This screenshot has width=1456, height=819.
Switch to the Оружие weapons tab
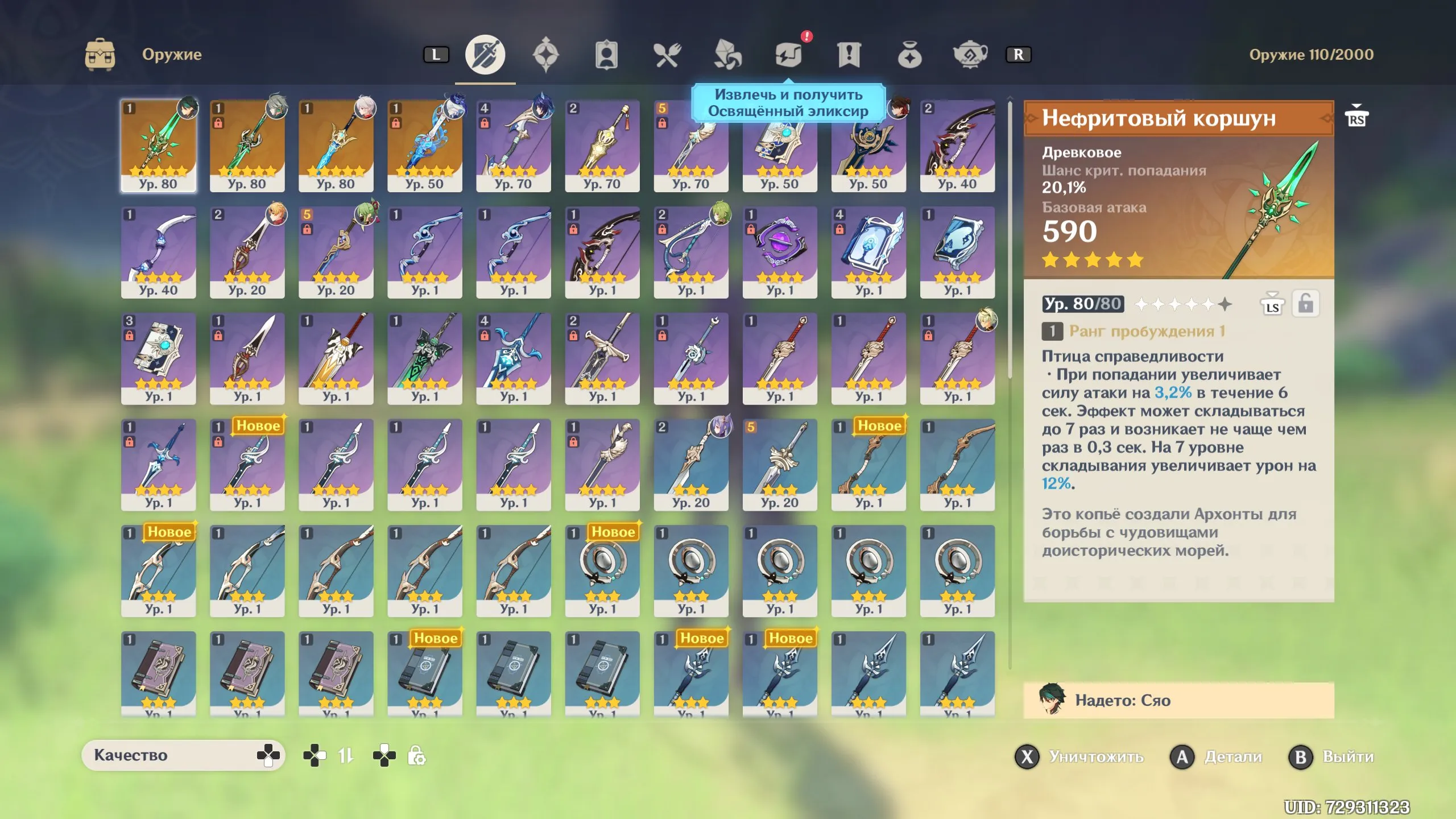(x=485, y=55)
